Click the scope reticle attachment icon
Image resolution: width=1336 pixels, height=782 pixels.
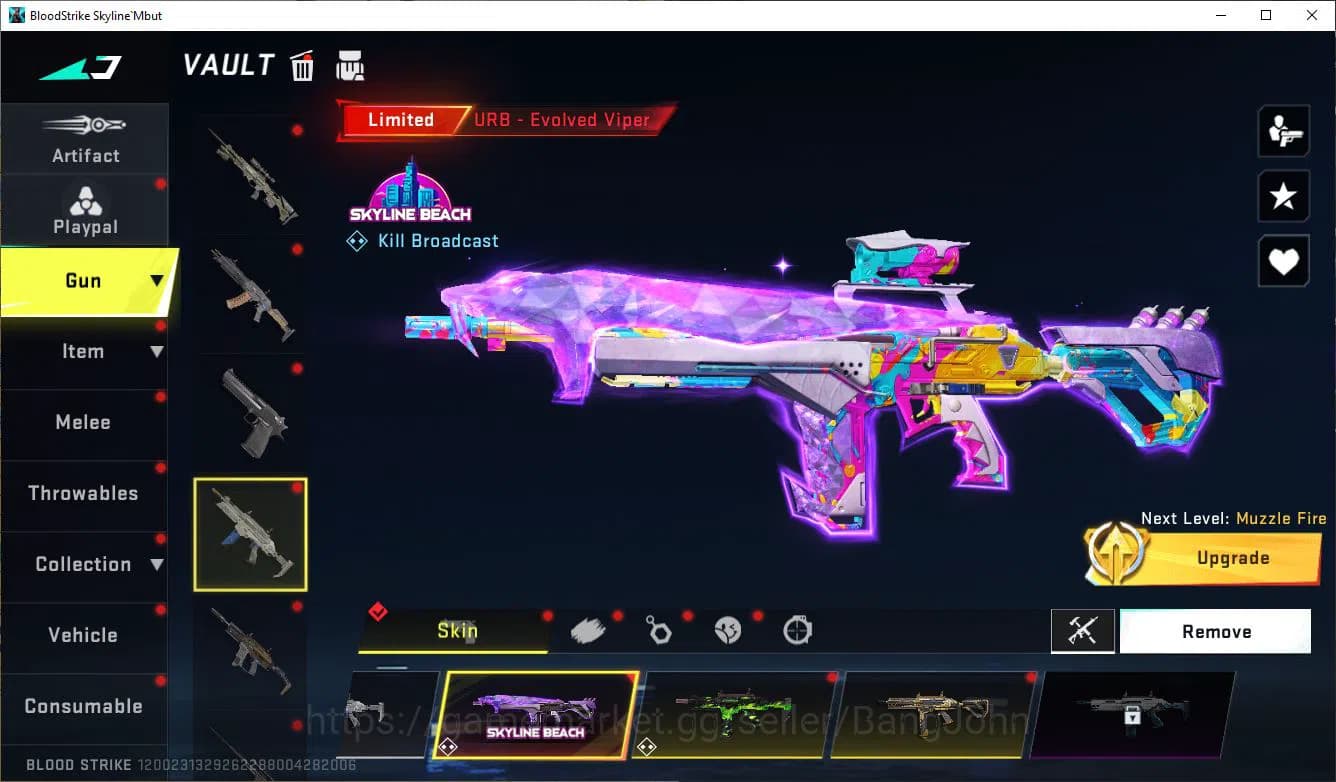pyautogui.click(x=797, y=629)
